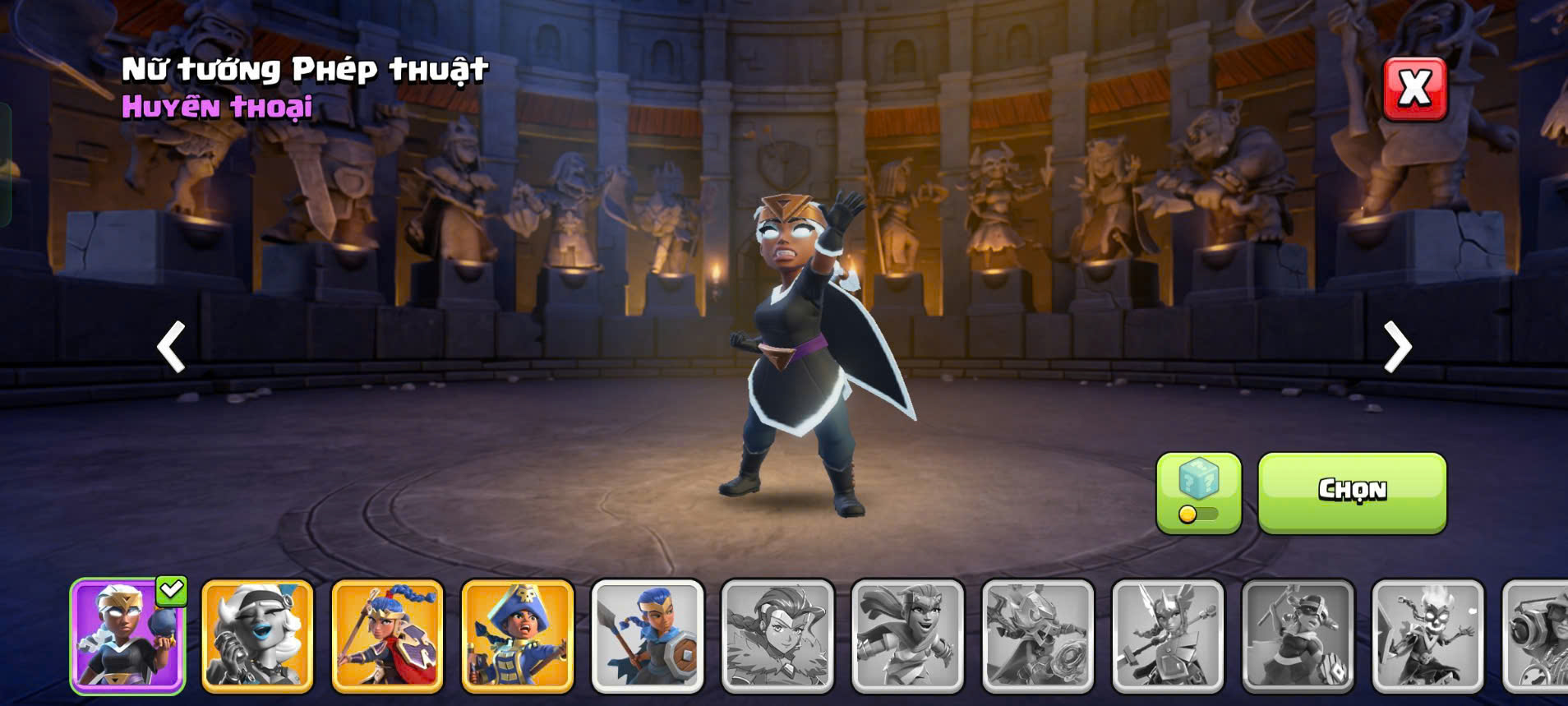1568x706 pixels.
Task: Select the locked winged-helmet valkyrie skin
Action: [1167, 635]
